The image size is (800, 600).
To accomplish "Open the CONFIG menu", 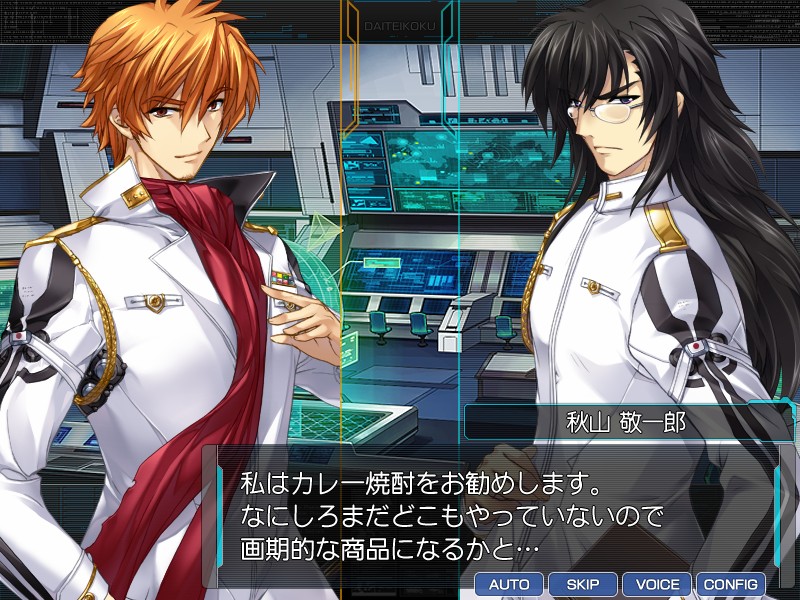I will [x=731, y=584].
